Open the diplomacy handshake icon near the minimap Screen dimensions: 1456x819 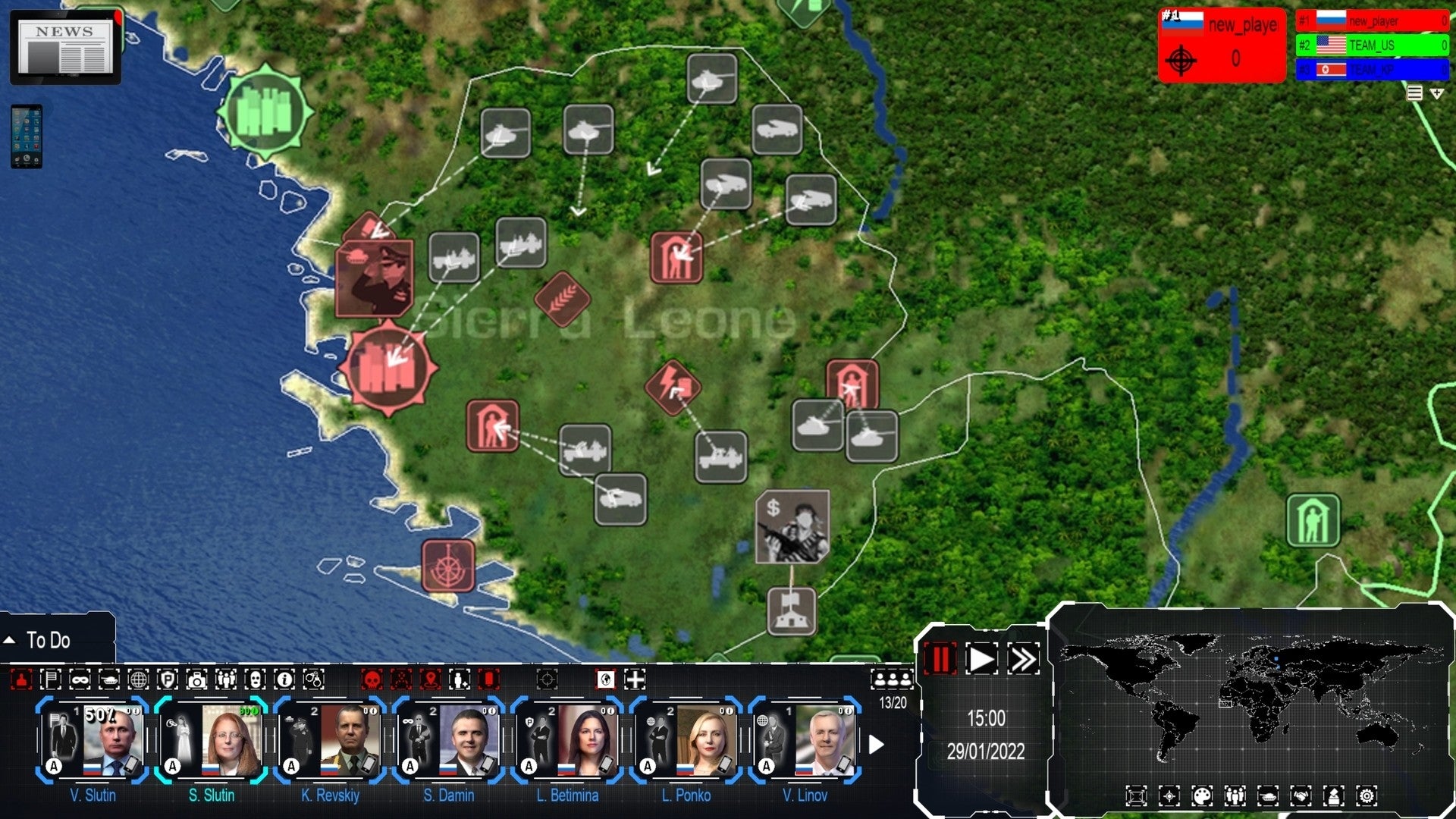tap(1301, 795)
